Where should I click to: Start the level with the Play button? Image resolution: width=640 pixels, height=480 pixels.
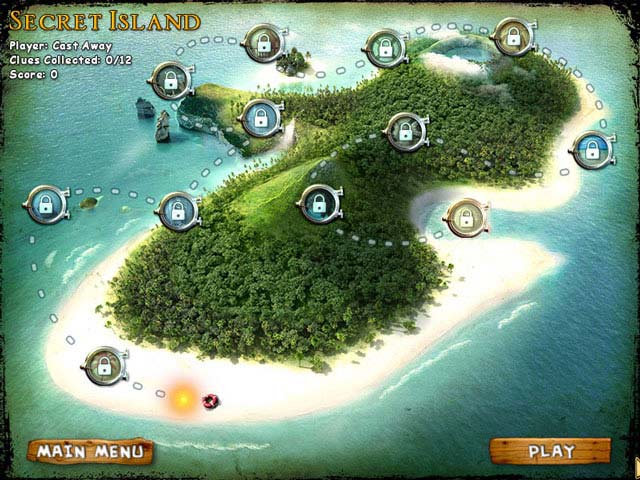(550, 451)
